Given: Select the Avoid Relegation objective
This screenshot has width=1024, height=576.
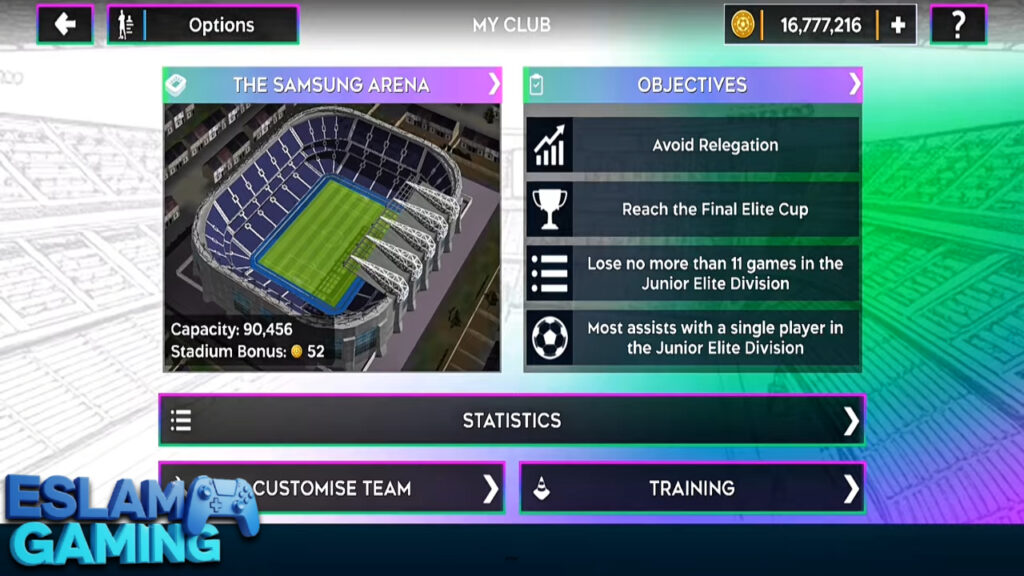Looking at the screenshot, I should click(x=692, y=145).
